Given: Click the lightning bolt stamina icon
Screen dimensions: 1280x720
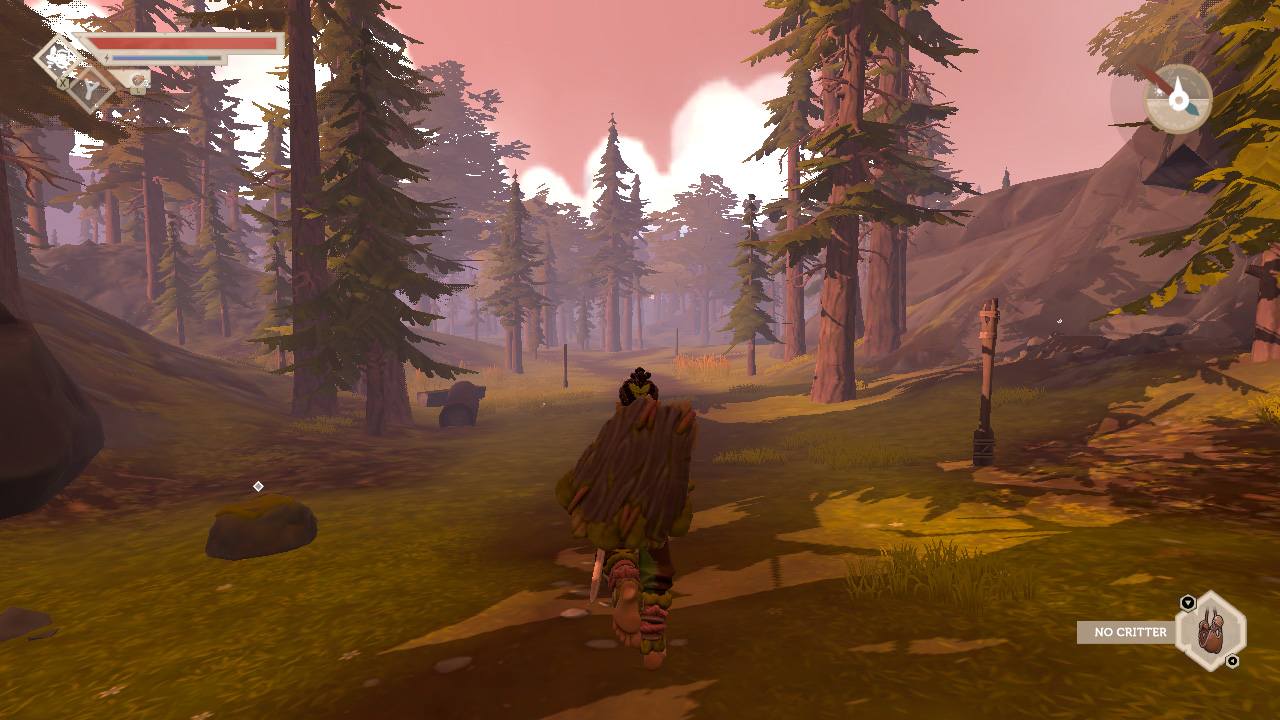Looking at the screenshot, I should click(x=106, y=58).
